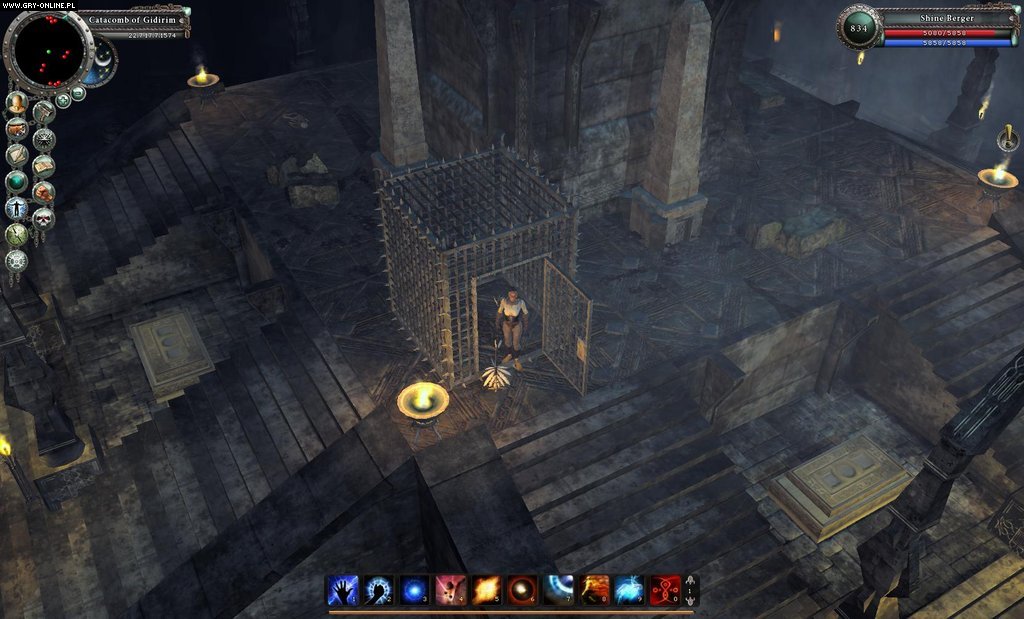1024x619 pixels.
Task: Activate the red ring orb skill in slot 6
Action: 521,590
